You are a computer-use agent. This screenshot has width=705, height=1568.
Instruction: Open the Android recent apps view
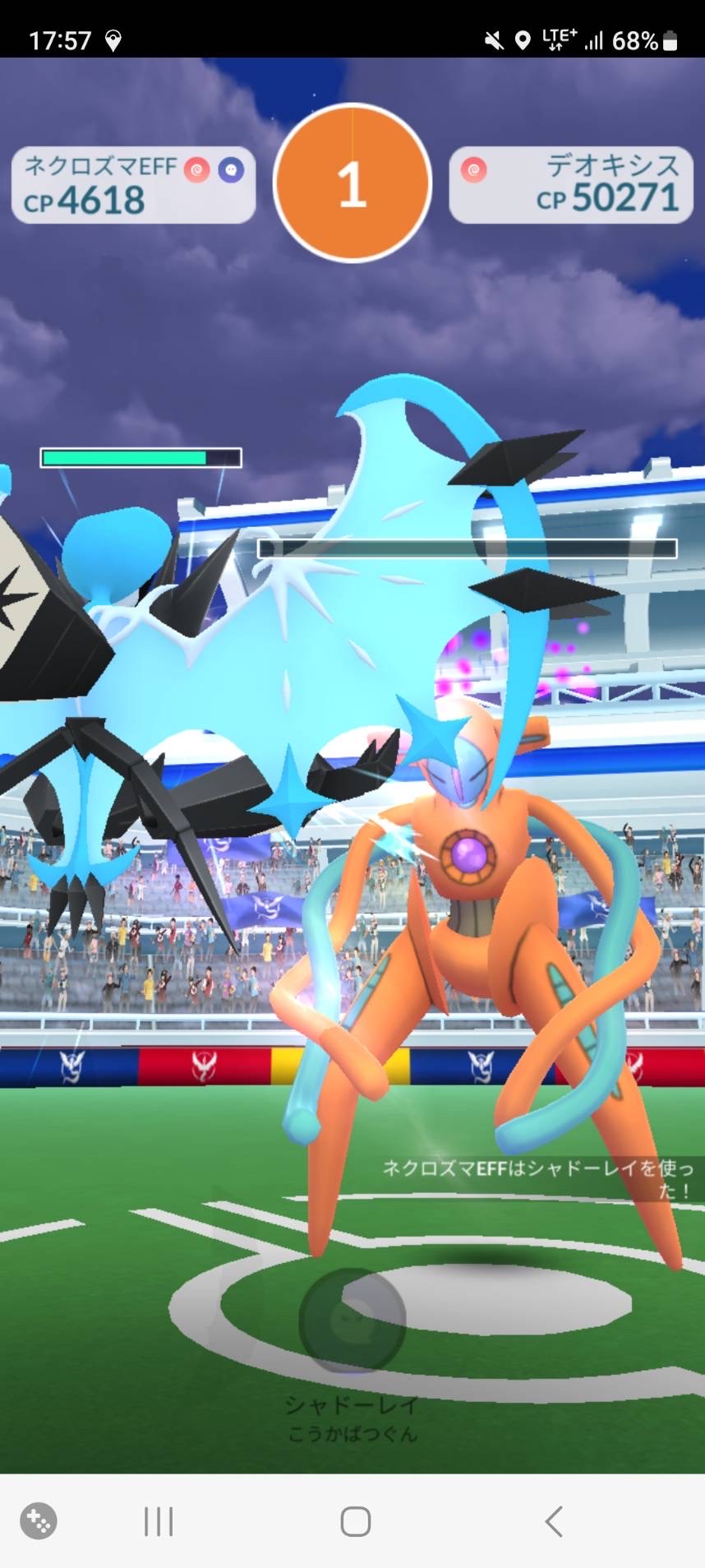159,1521
